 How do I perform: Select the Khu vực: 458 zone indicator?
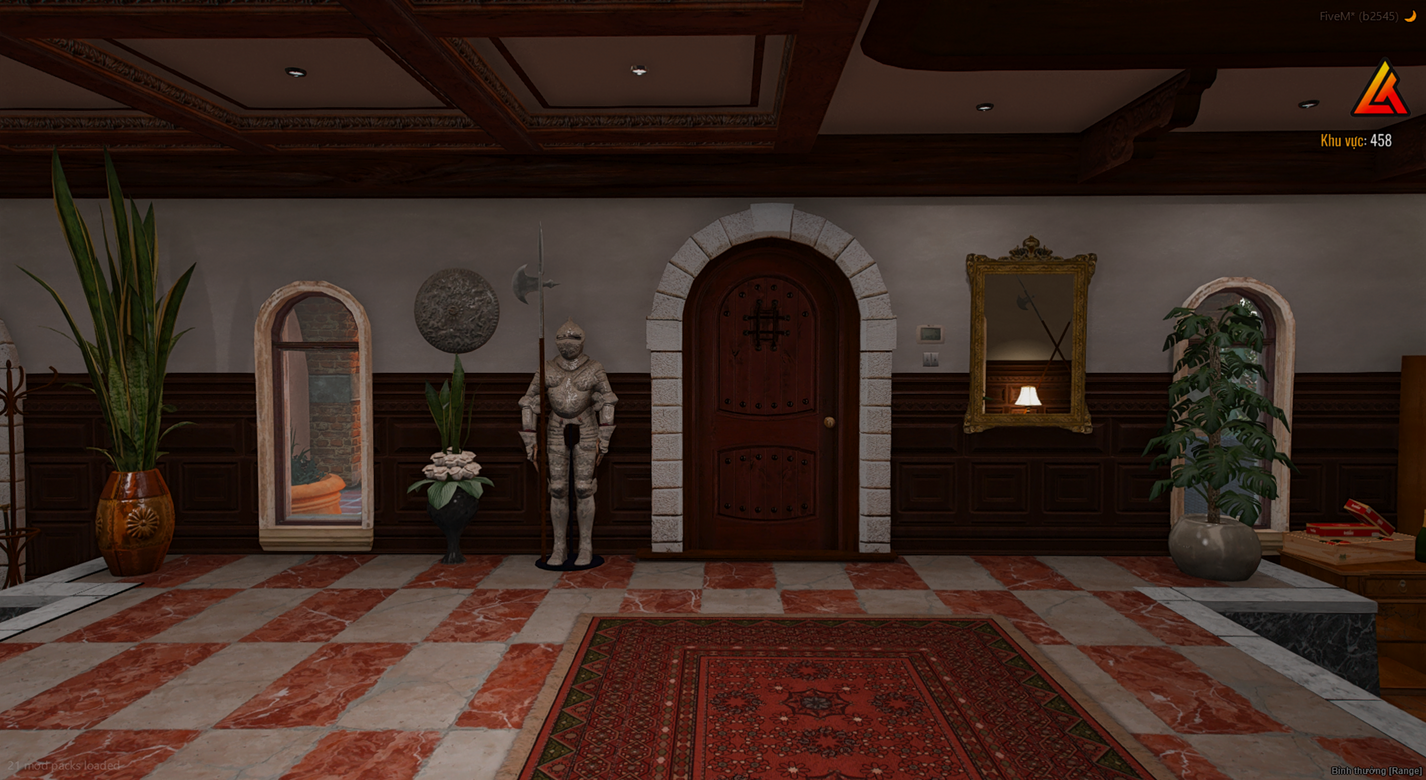point(1356,141)
